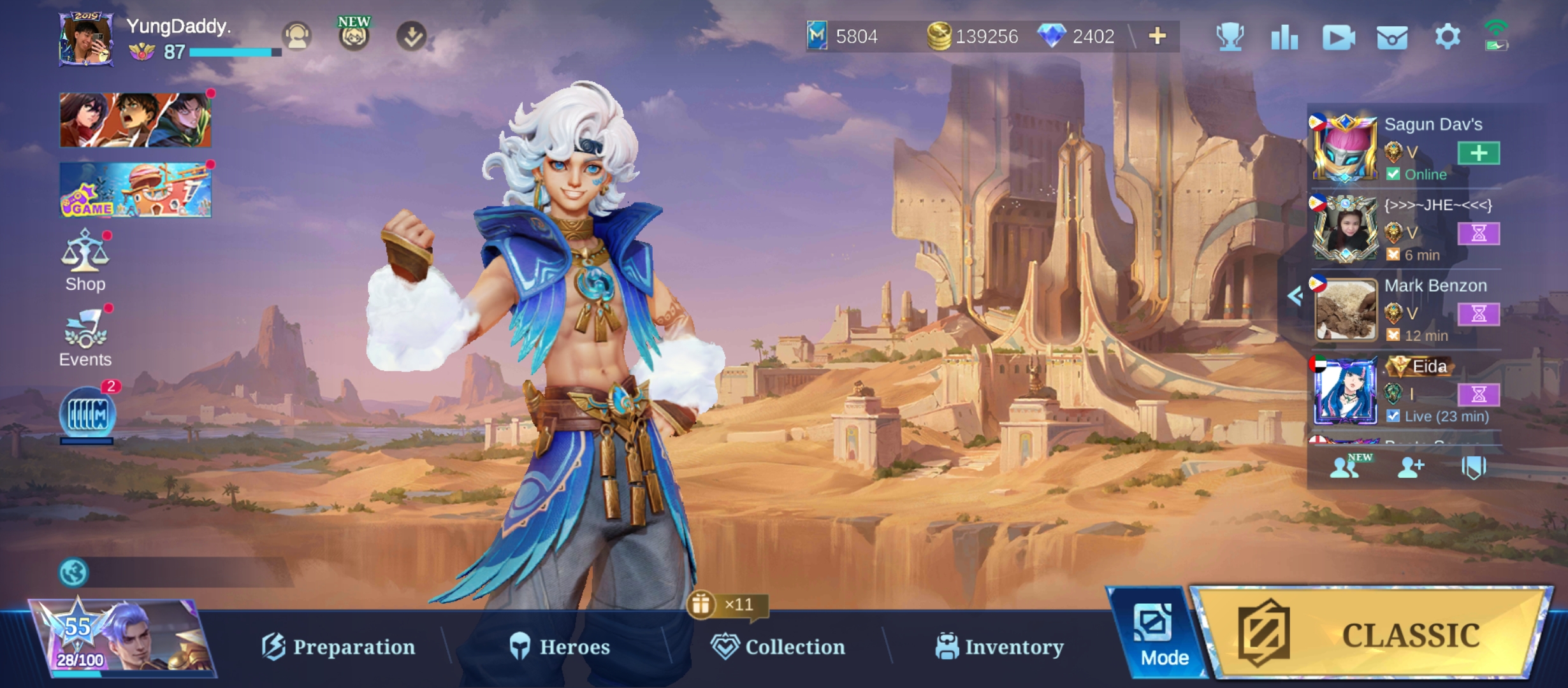Open YungDaddy's profile avatar

[86, 39]
